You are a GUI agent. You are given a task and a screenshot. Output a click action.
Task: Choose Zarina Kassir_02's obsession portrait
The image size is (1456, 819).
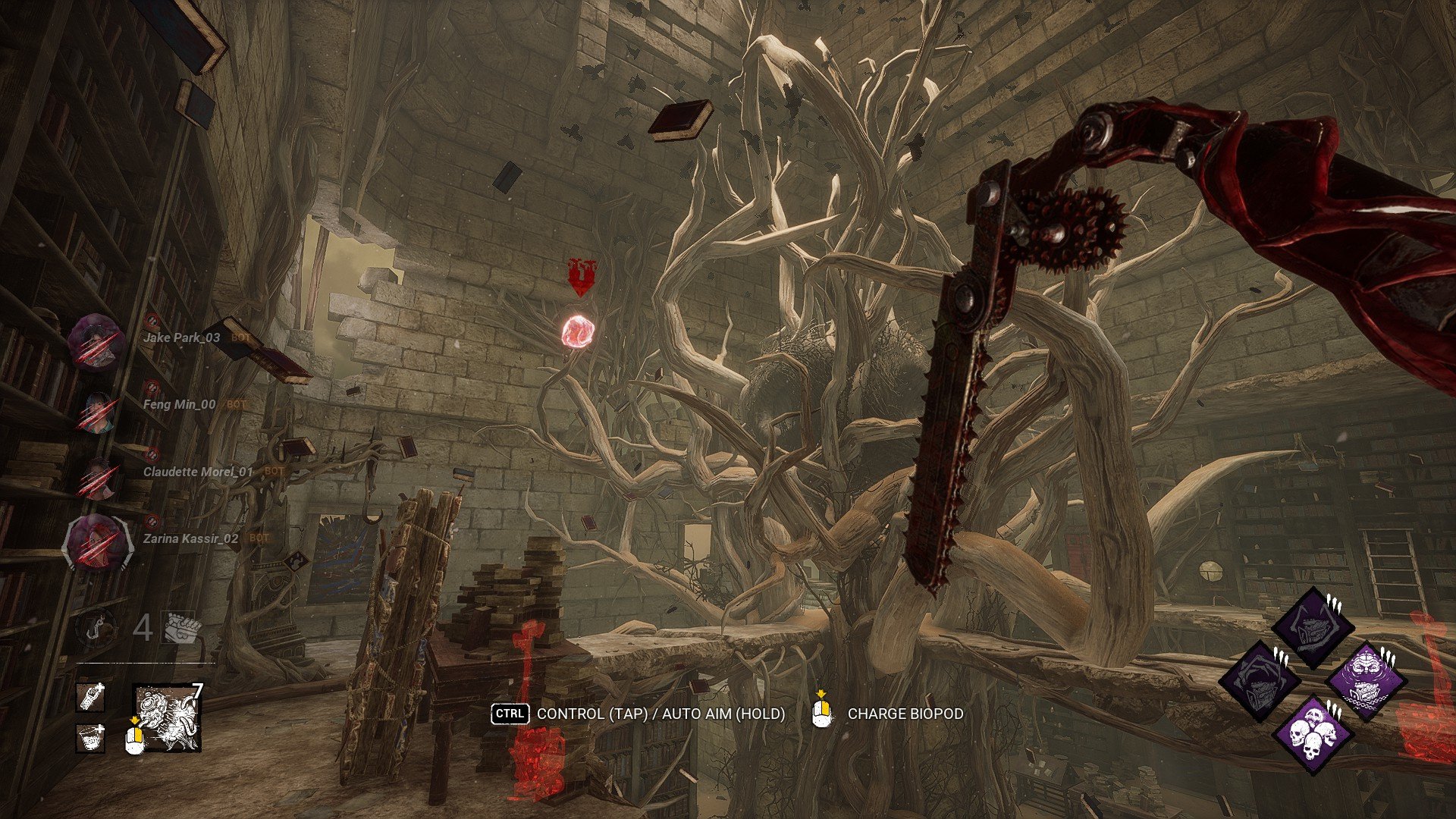pyautogui.click(x=97, y=542)
